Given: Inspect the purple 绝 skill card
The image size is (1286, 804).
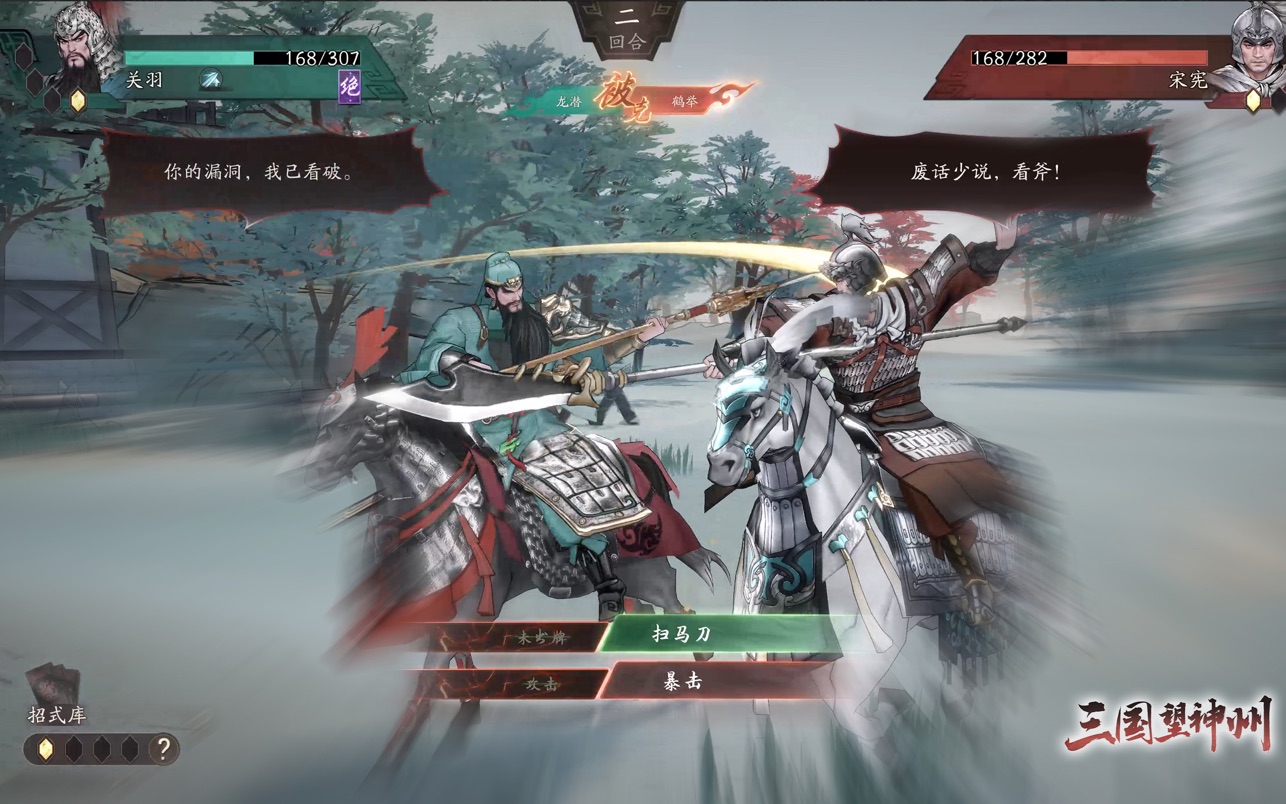Looking at the screenshot, I should [x=349, y=86].
